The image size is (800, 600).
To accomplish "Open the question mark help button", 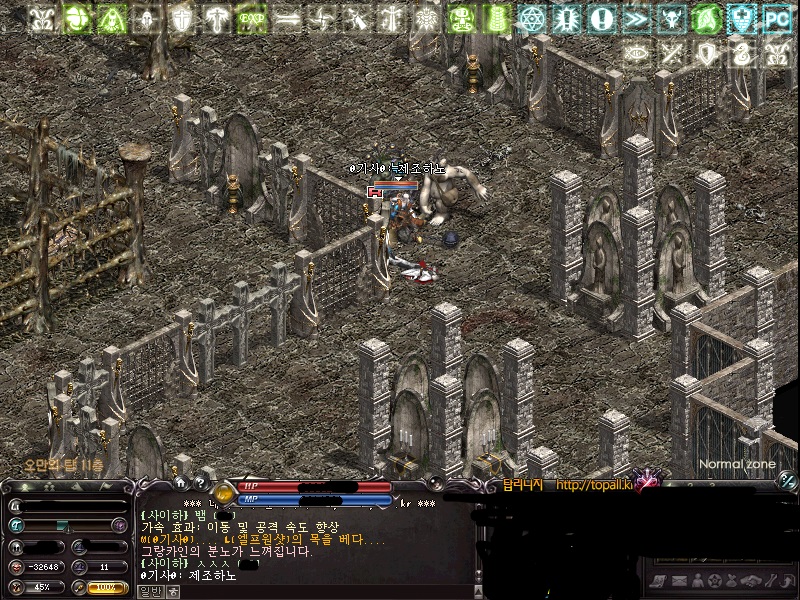I will pos(199,482).
